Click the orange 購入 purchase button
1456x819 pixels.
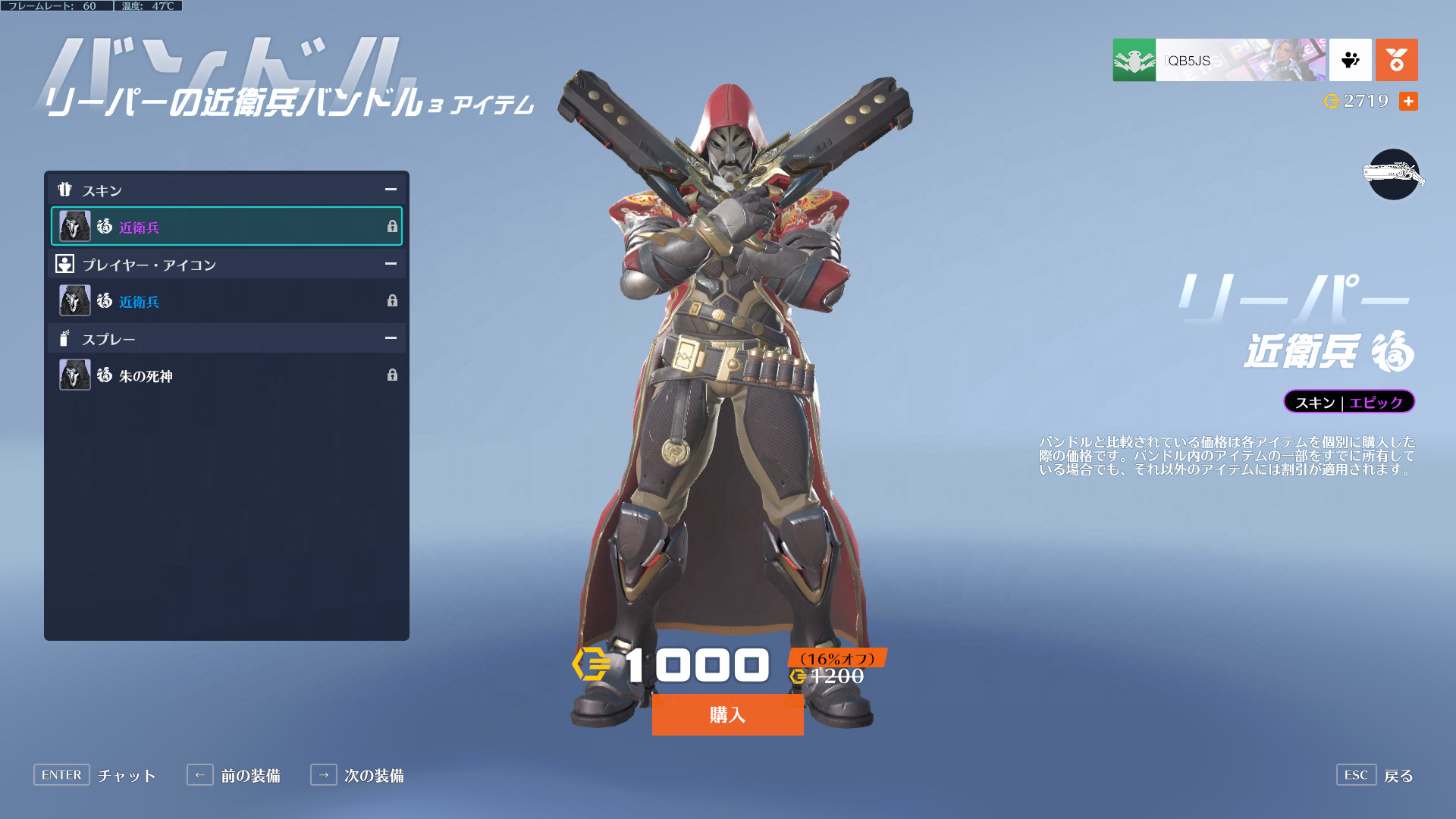click(x=727, y=714)
